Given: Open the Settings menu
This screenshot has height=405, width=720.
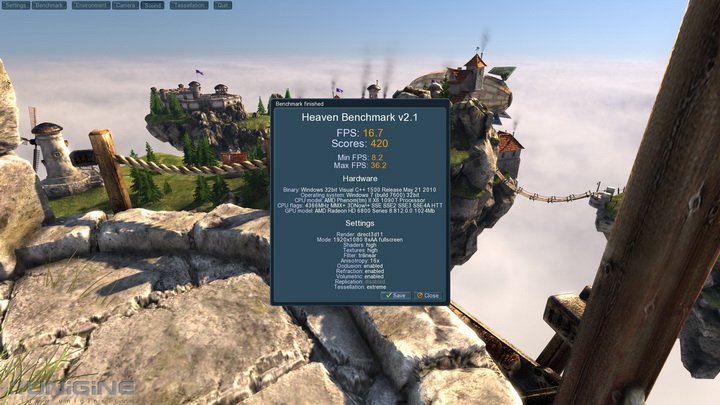Looking at the screenshot, I should (15, 5).
